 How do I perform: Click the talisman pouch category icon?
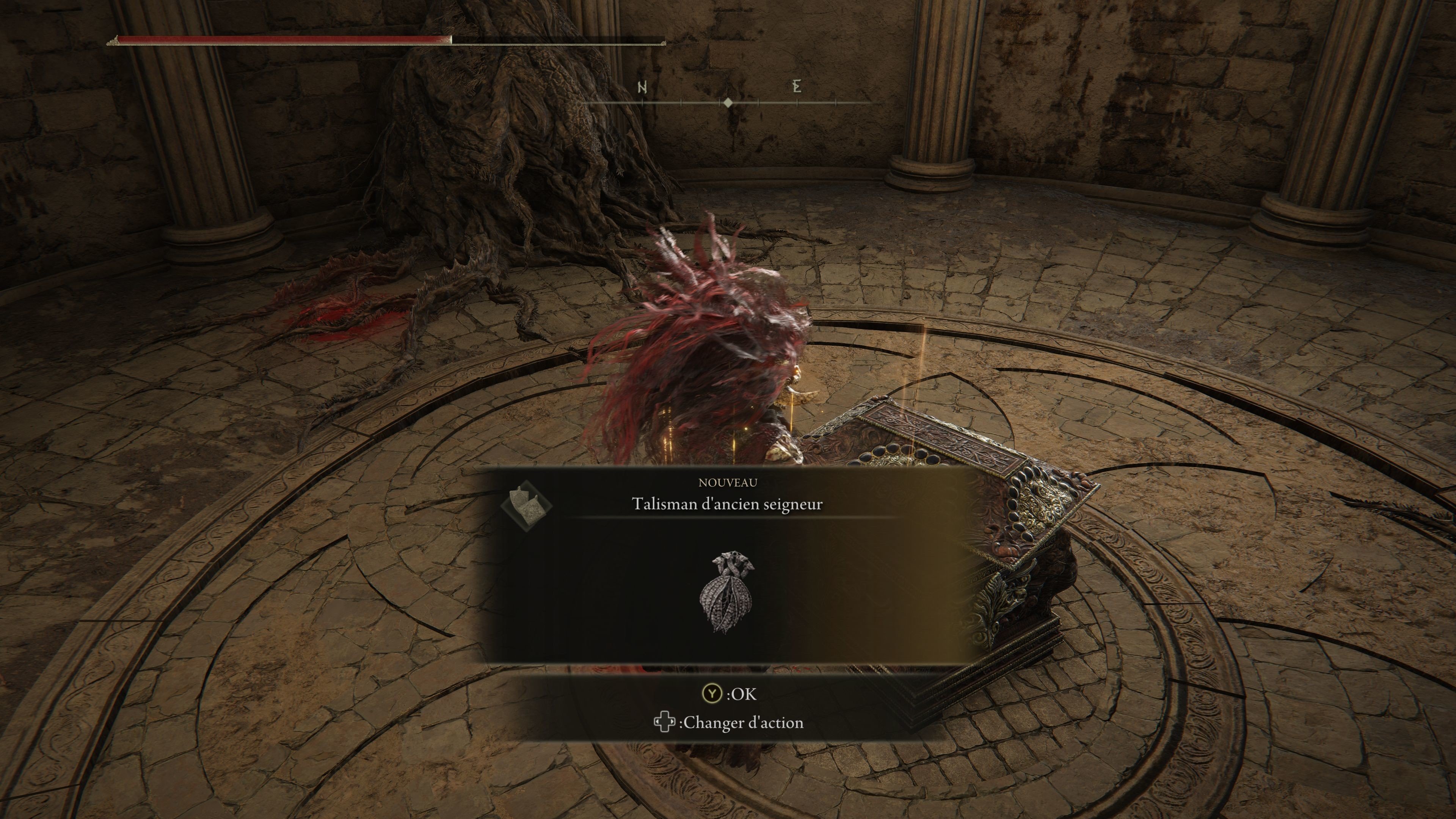point(527,505)
